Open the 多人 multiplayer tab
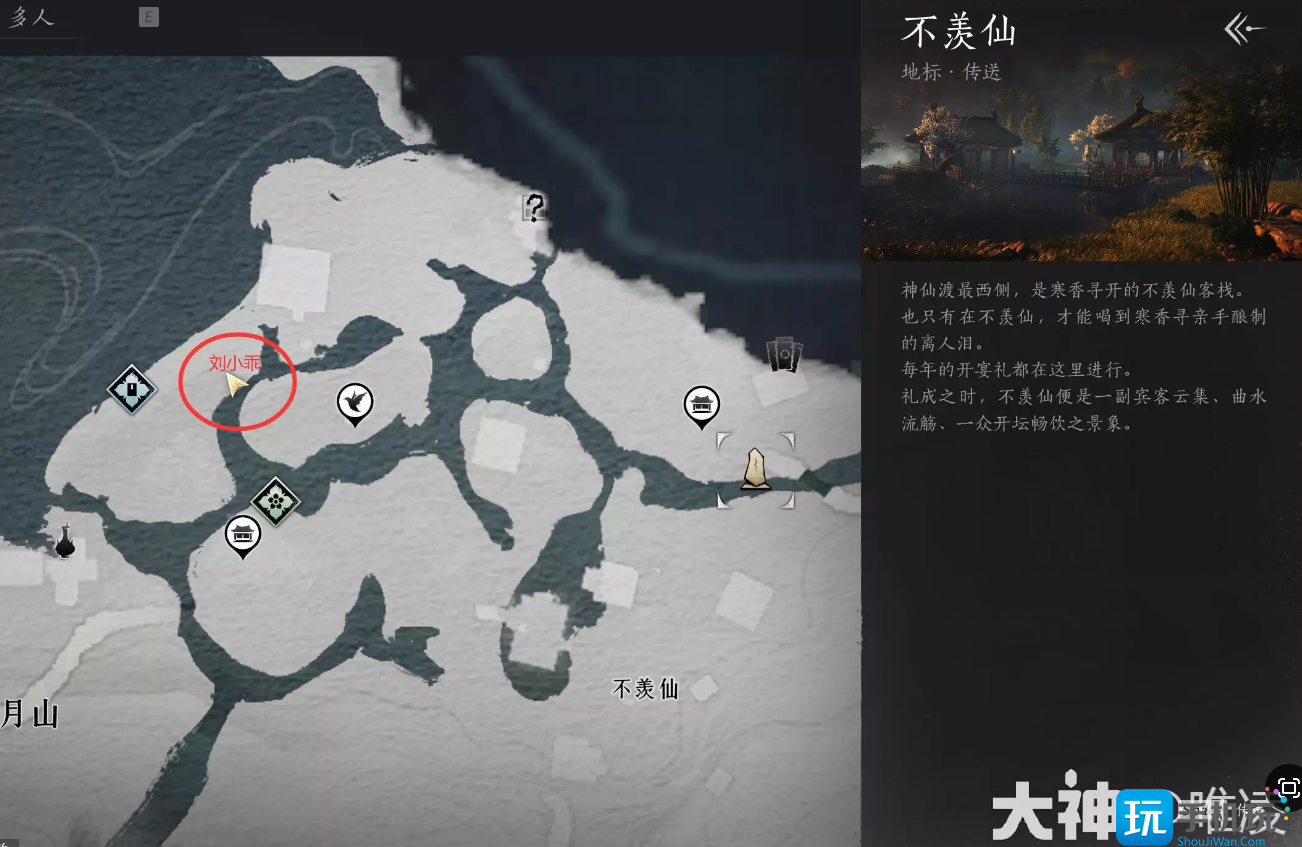Viewport: 1302px width, 847px height. pos(33,16)
